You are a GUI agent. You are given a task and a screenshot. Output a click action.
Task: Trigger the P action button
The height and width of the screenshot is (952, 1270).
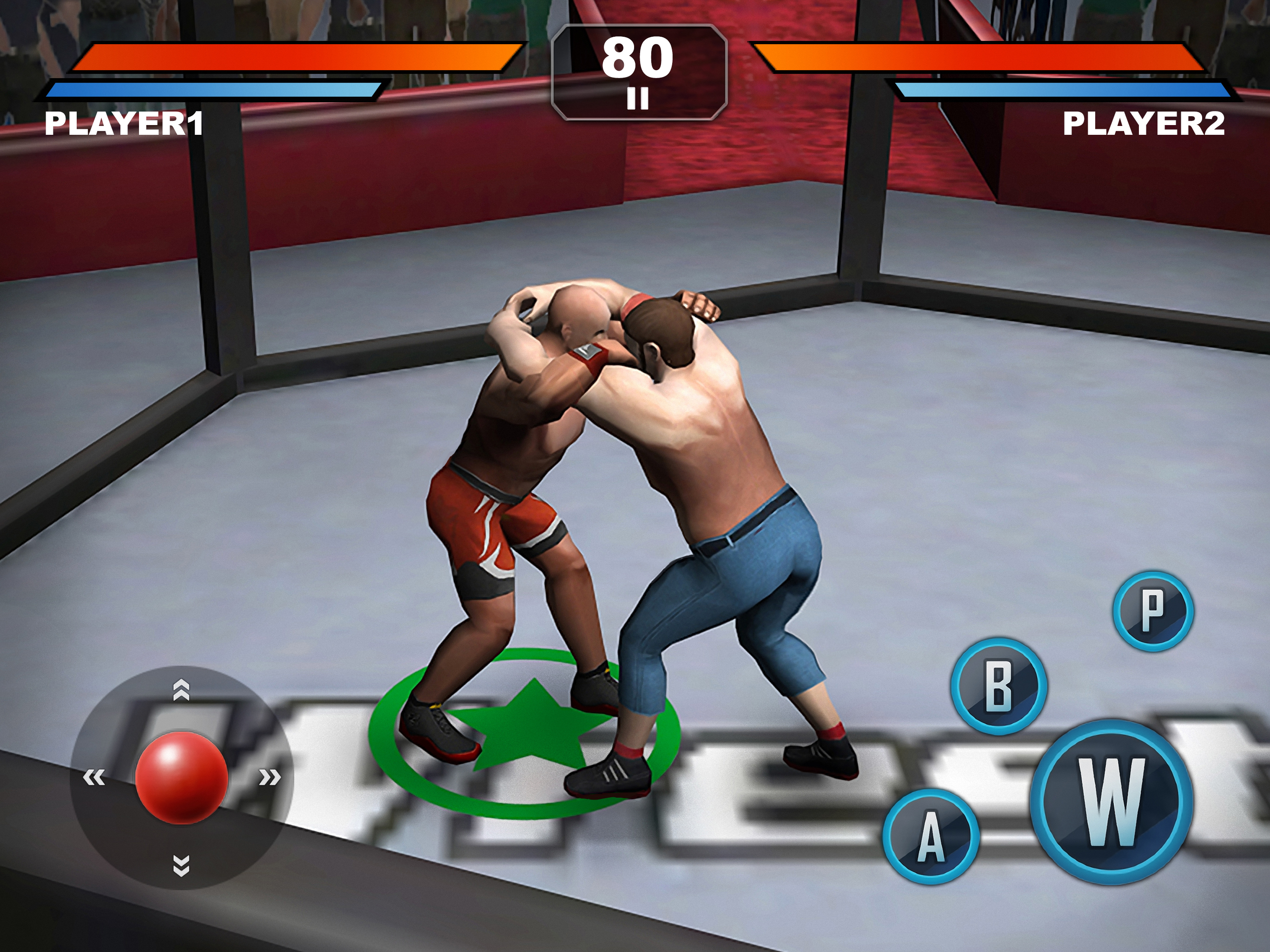[x=1153, y=611]
